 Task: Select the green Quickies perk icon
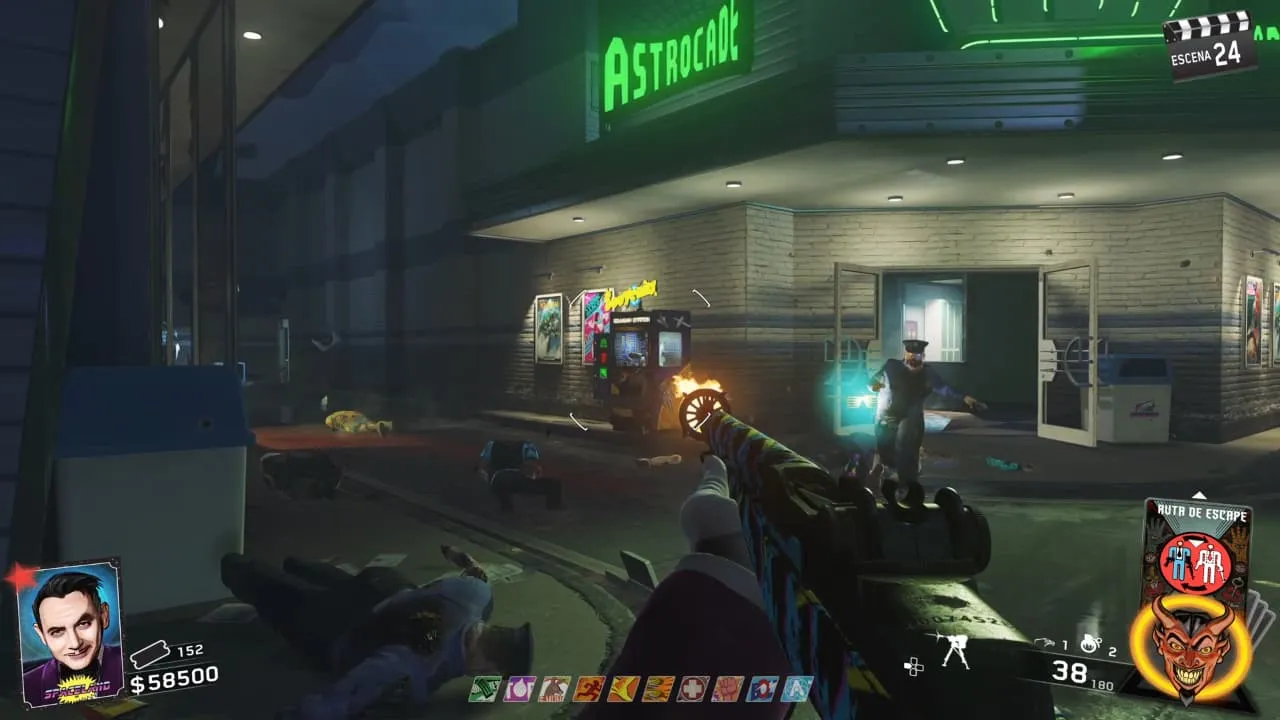point(484,688)
